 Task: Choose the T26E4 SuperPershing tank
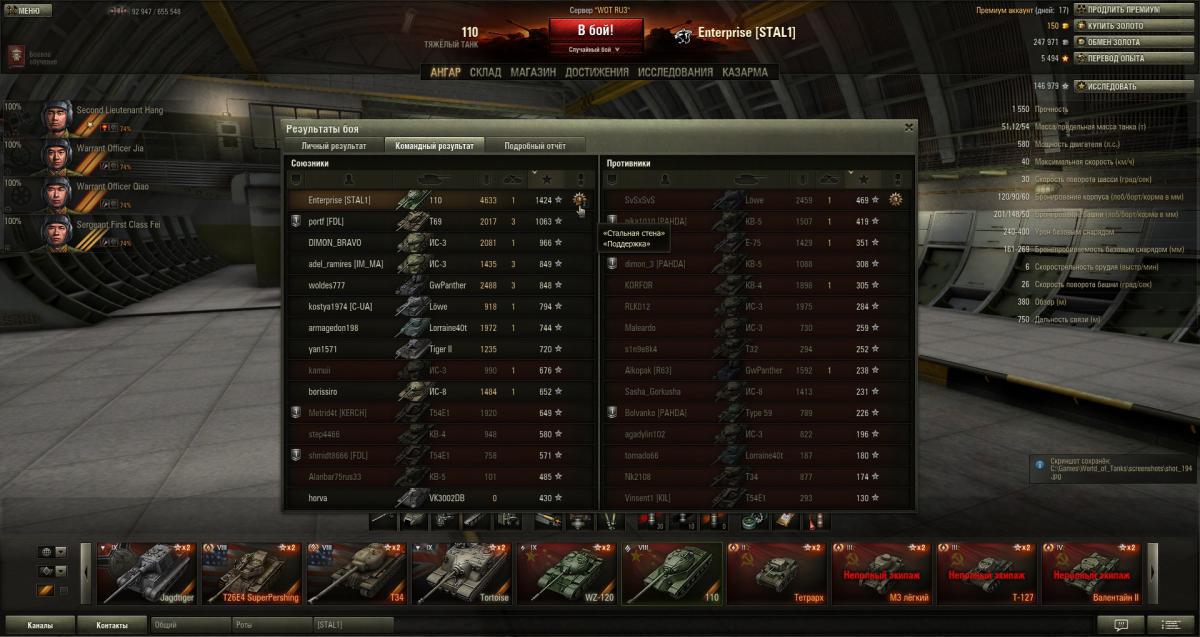pos(251,574)
